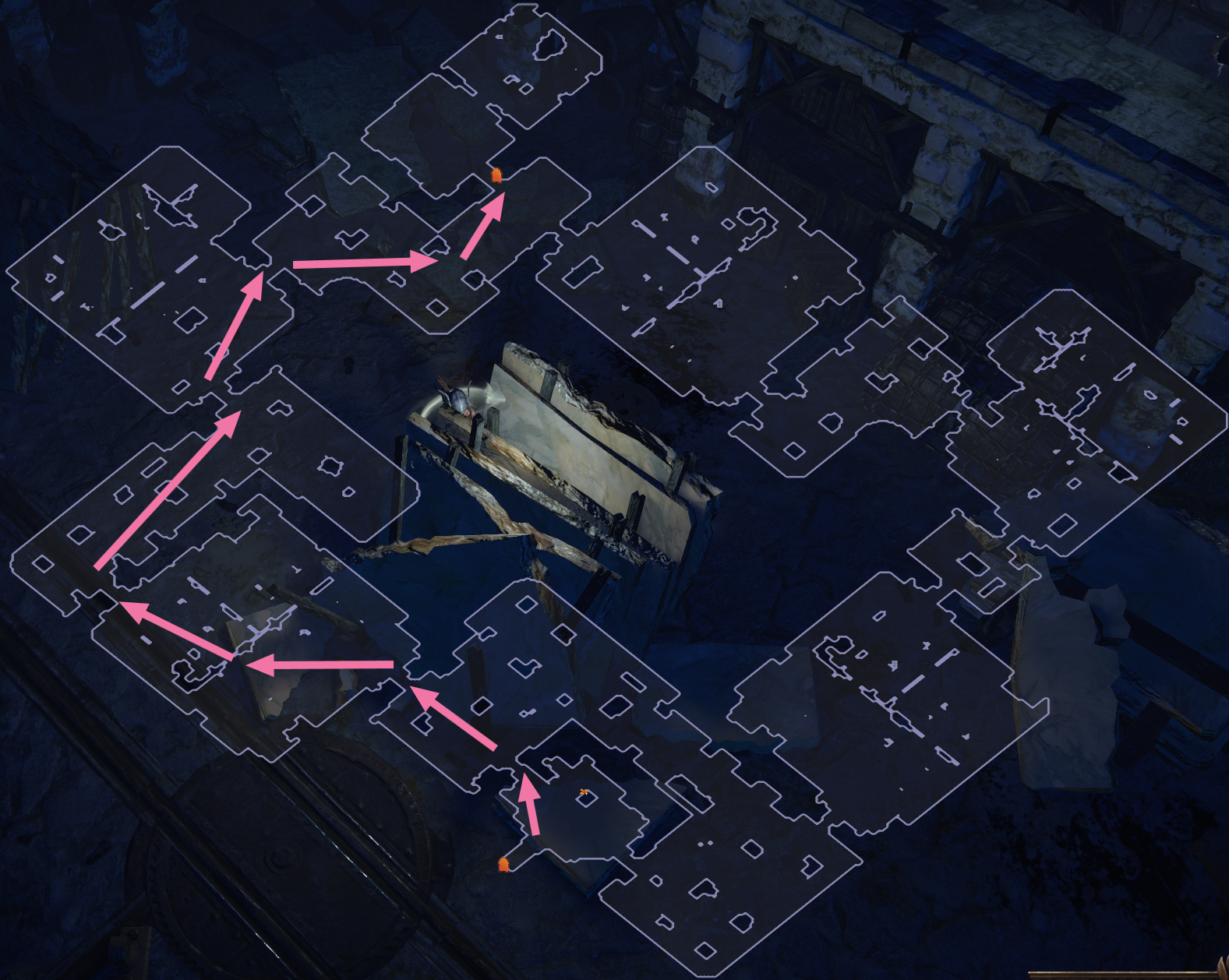1229x980 pixels.
Task: Click the player character marker in the center
Action: 460,397
